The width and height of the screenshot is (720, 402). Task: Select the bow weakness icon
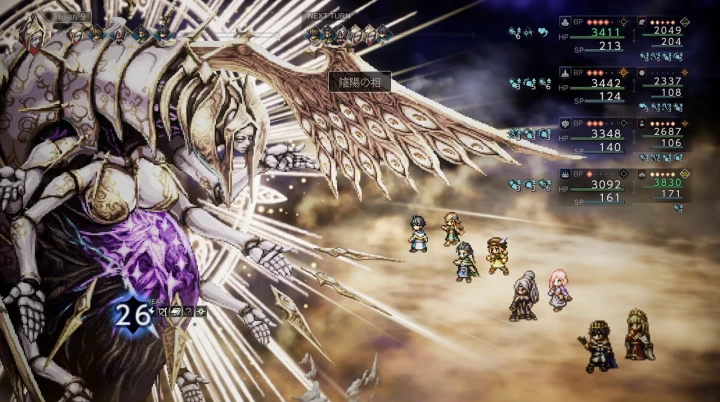(x=161, y=312)
